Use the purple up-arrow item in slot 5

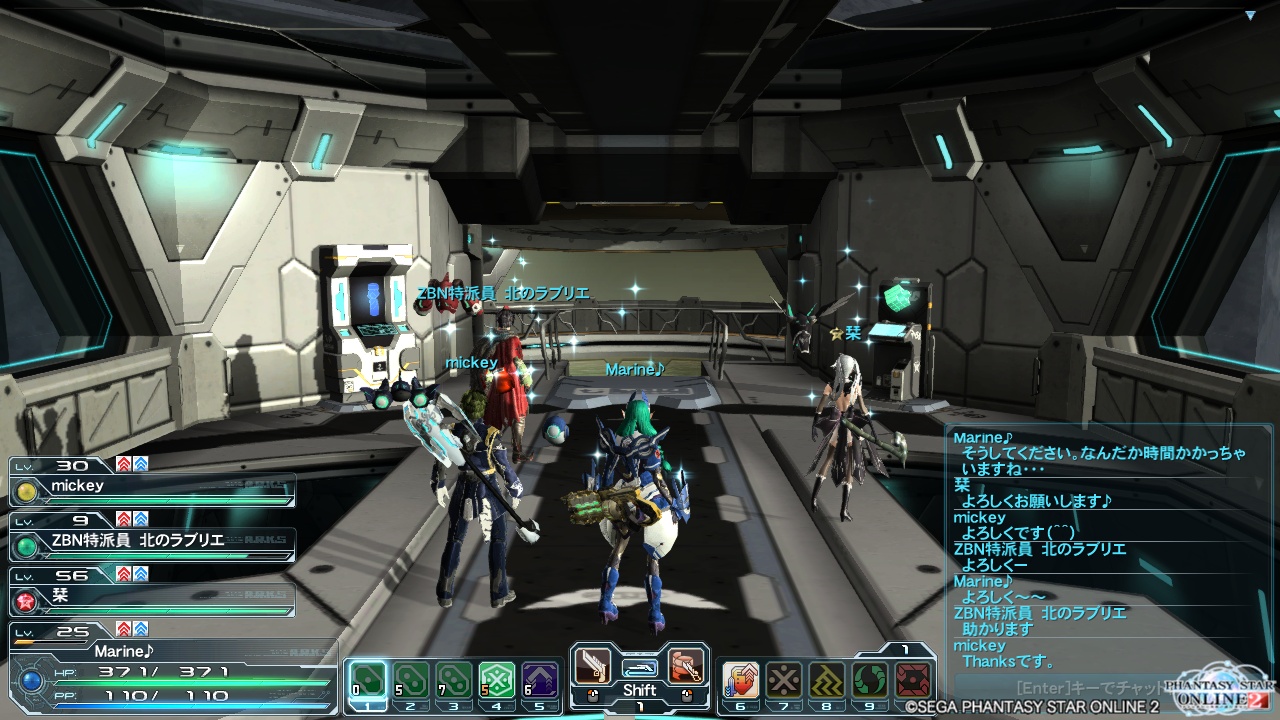click(540, 680)
